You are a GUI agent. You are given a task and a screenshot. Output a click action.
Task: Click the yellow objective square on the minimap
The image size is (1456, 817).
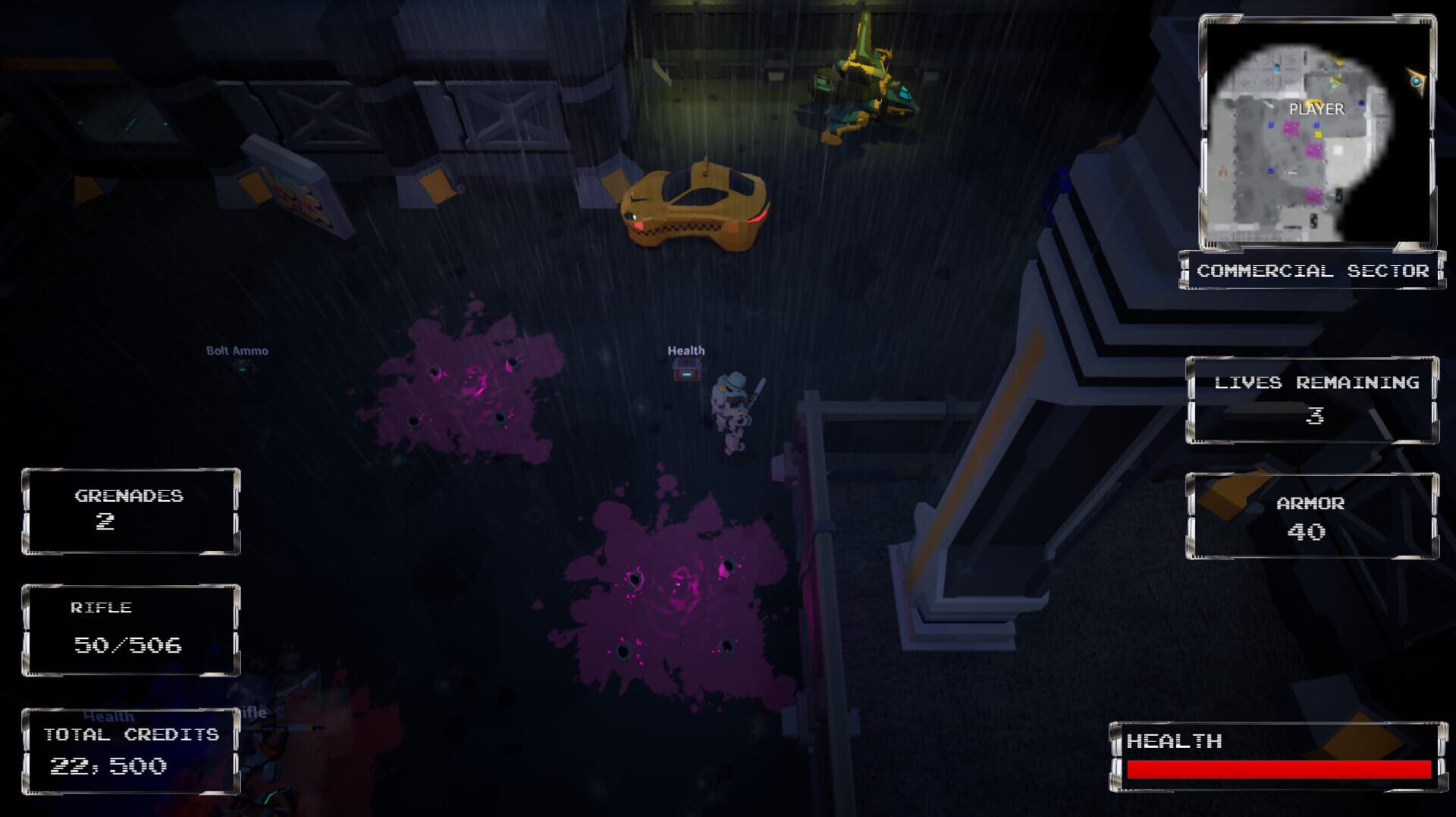coord(1317,133)
